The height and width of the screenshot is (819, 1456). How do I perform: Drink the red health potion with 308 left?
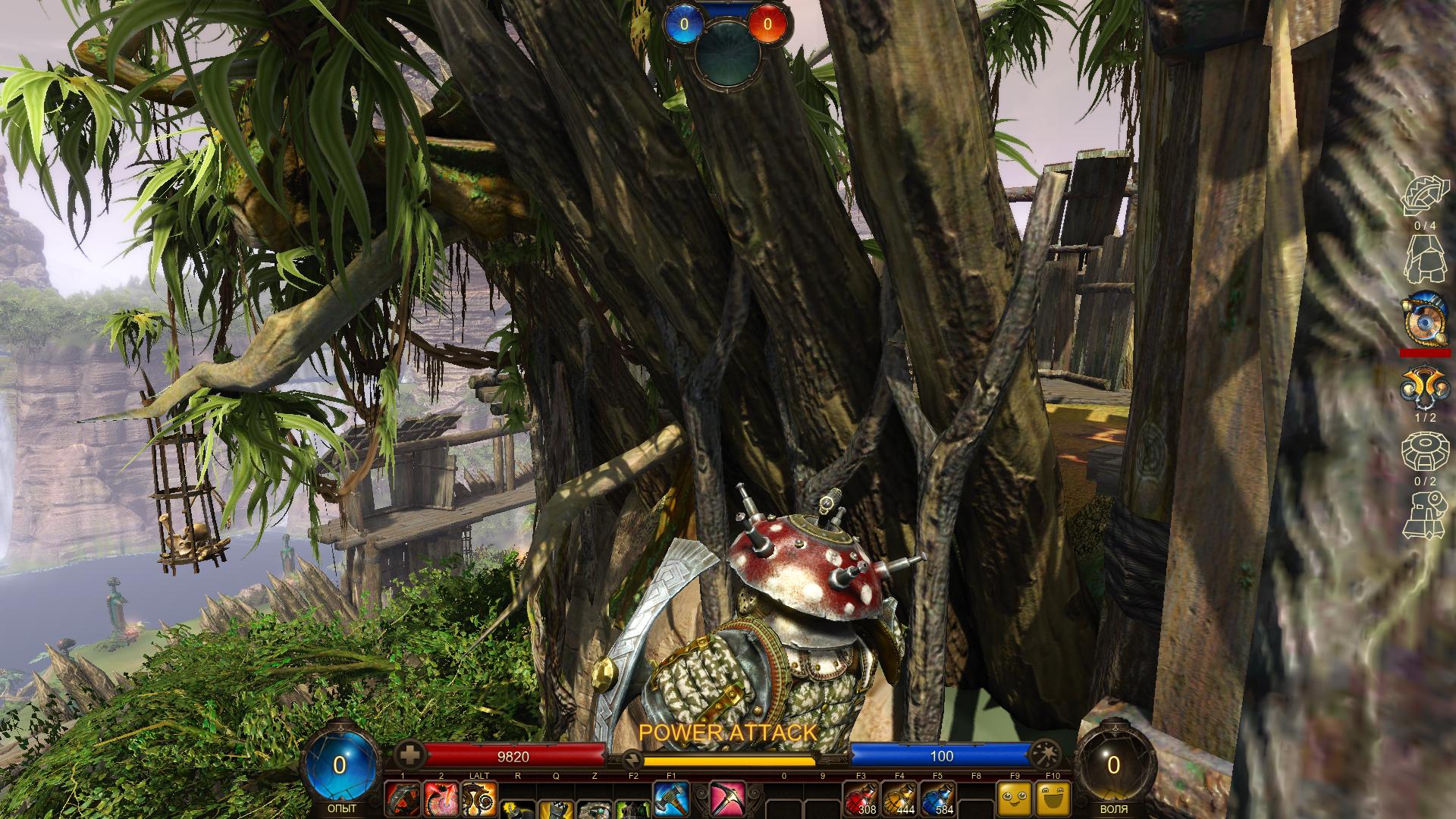[861, 799]
